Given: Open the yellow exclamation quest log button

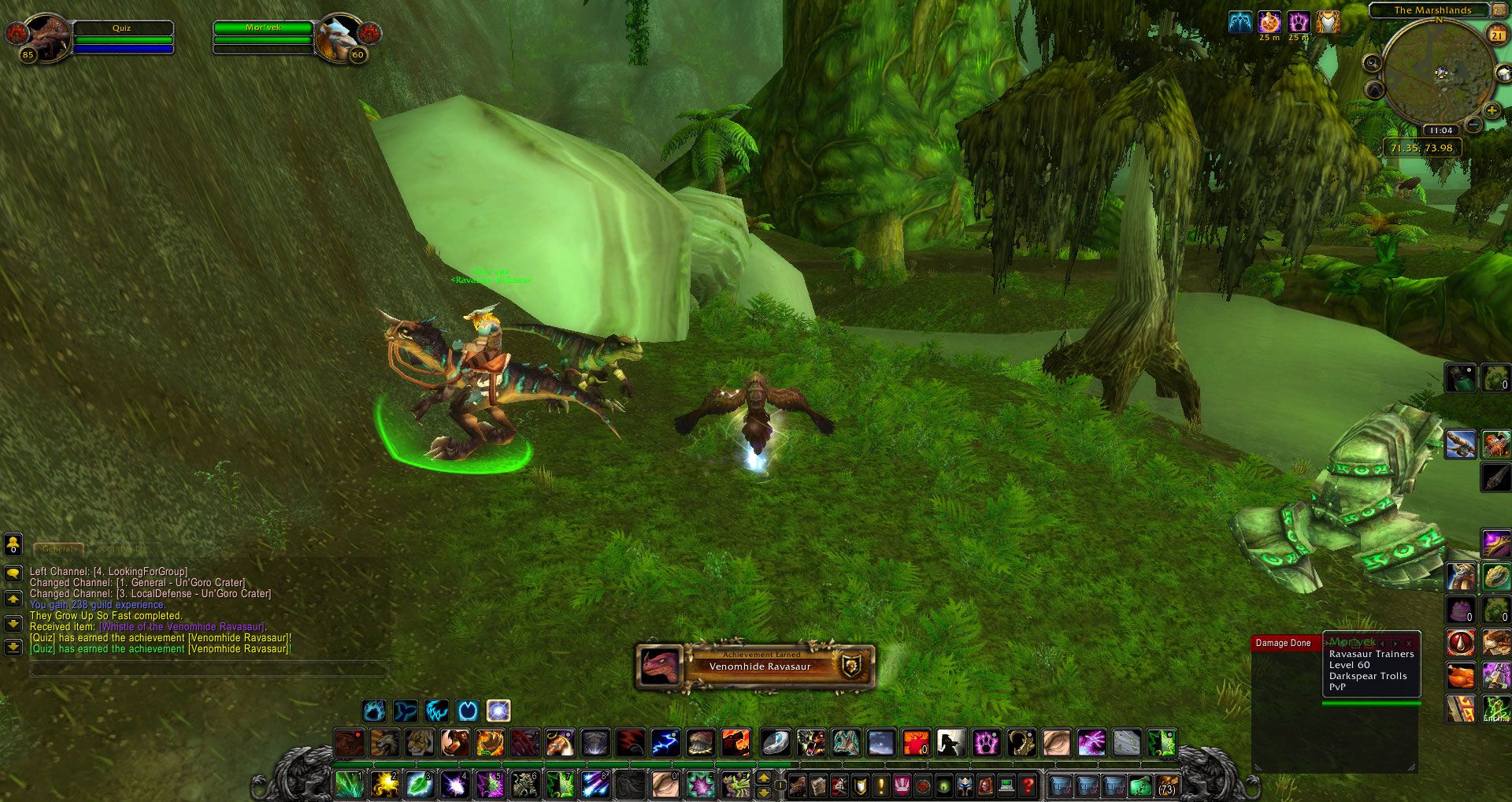Looking at the screenshot, I should tap(880, 785).
